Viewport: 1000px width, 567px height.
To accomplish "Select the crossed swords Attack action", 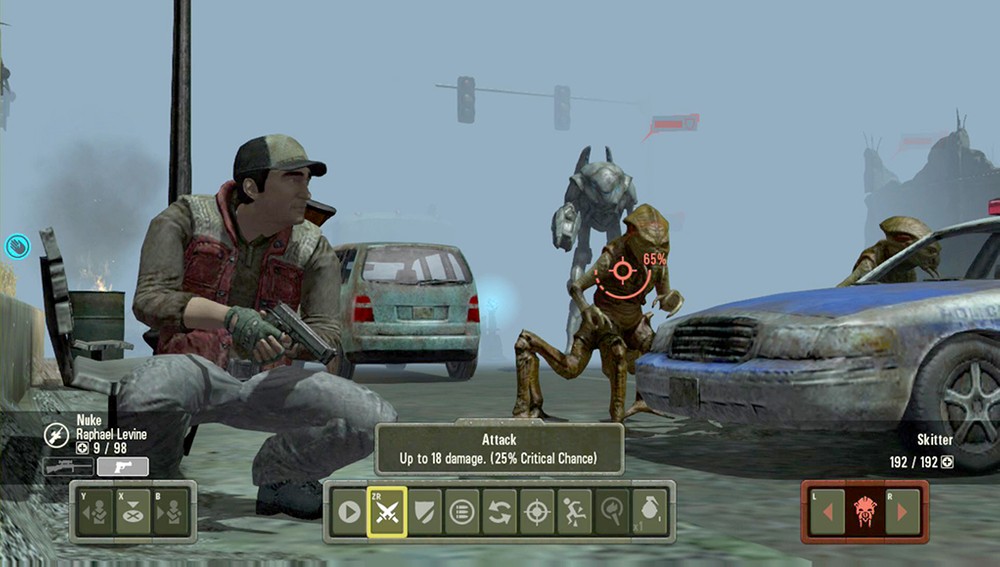I will (x=386, y=512).
